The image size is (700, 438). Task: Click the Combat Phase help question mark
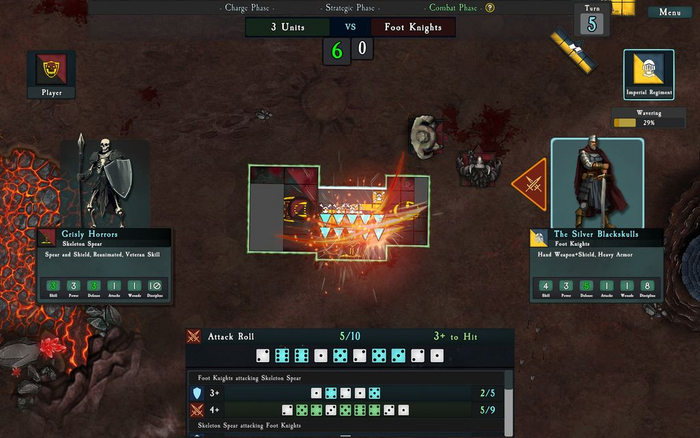pos(490,8)
